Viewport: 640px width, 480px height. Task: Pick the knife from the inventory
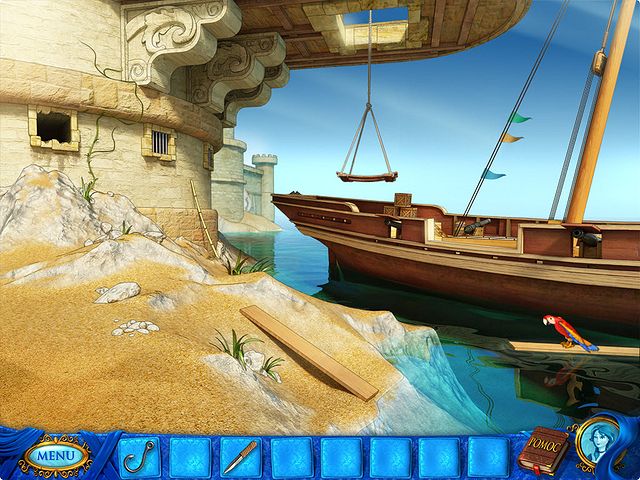click(239, 456)
